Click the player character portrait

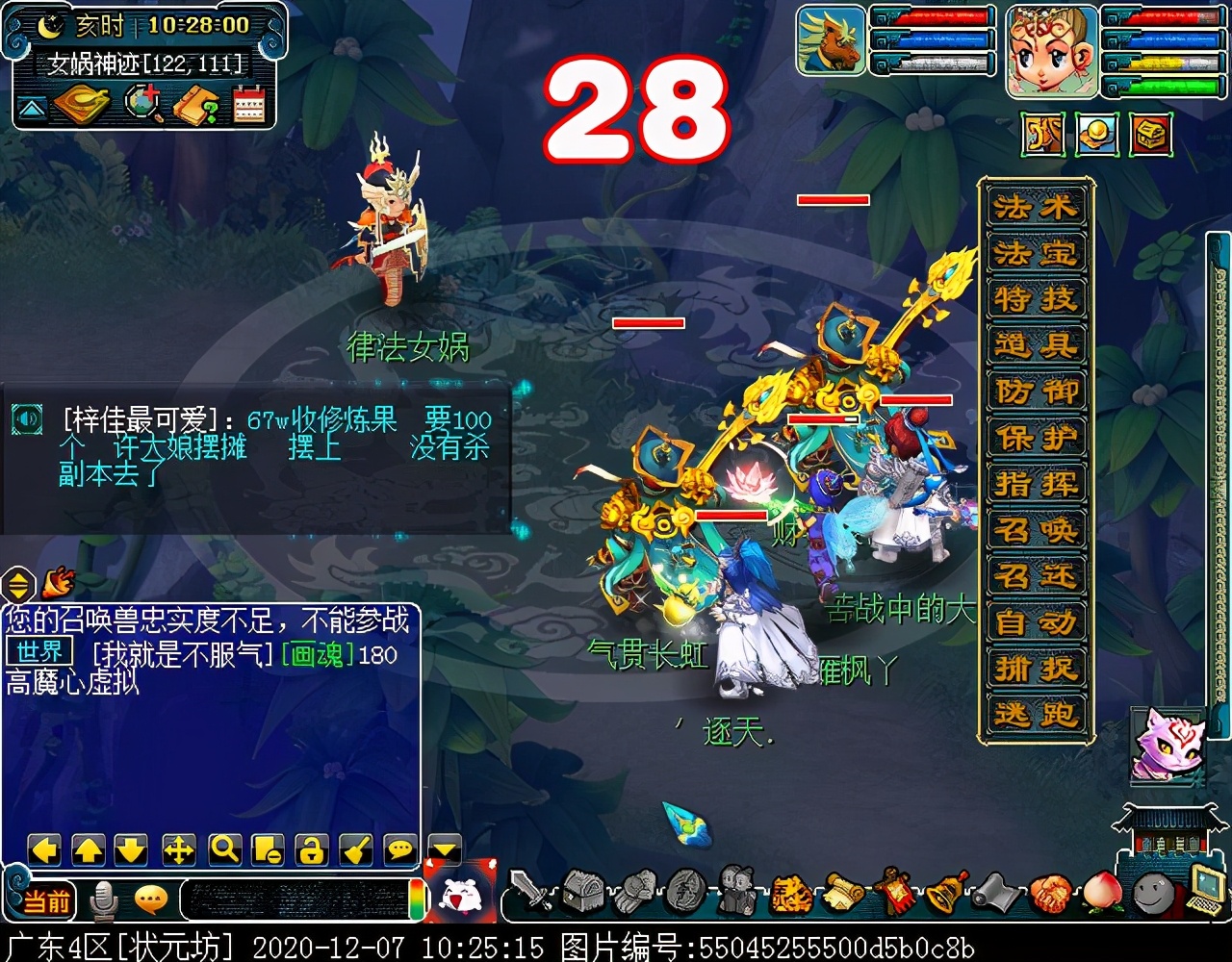[1052, 51]
